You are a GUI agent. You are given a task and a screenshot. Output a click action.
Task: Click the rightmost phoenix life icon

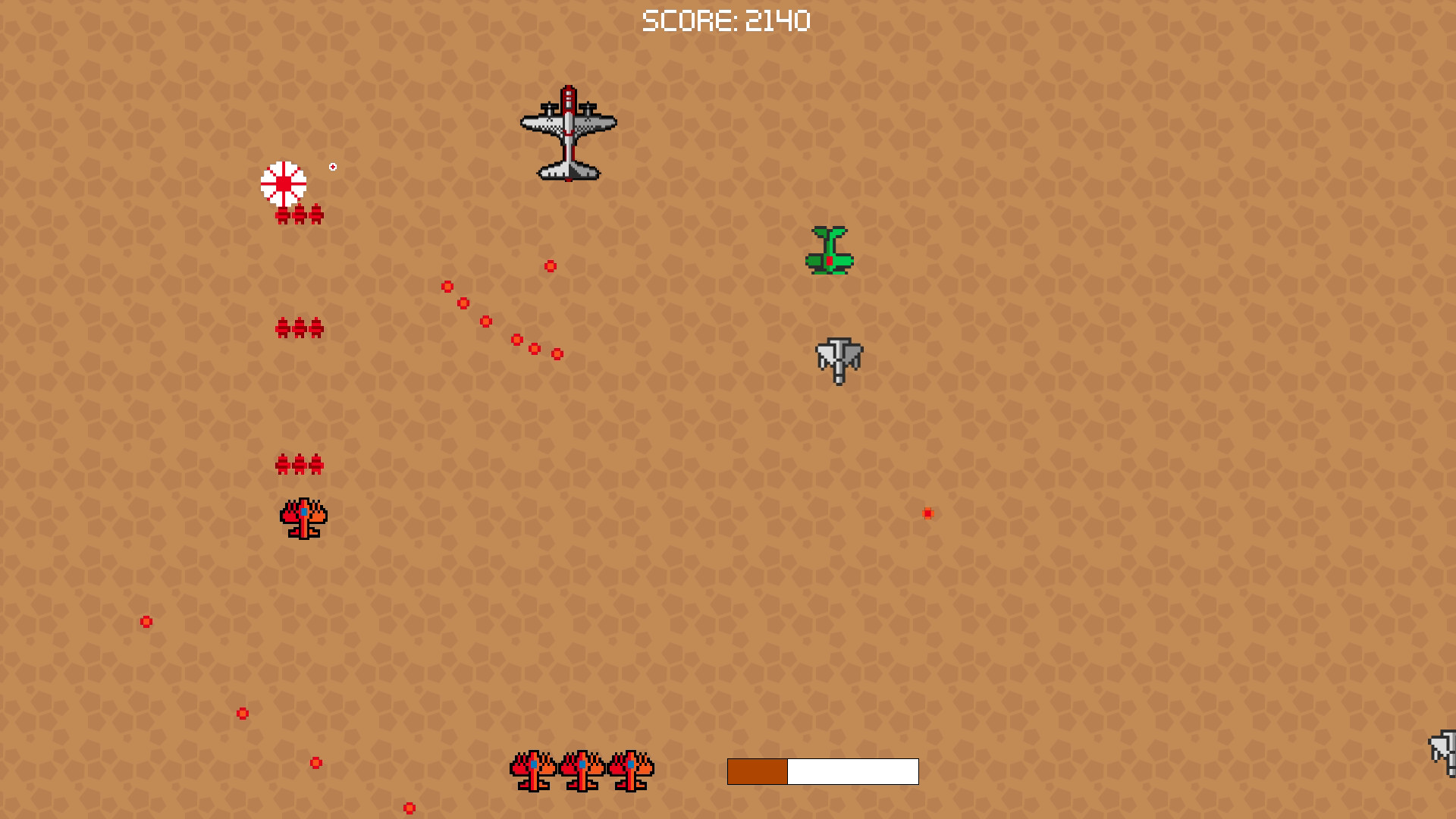632,772
